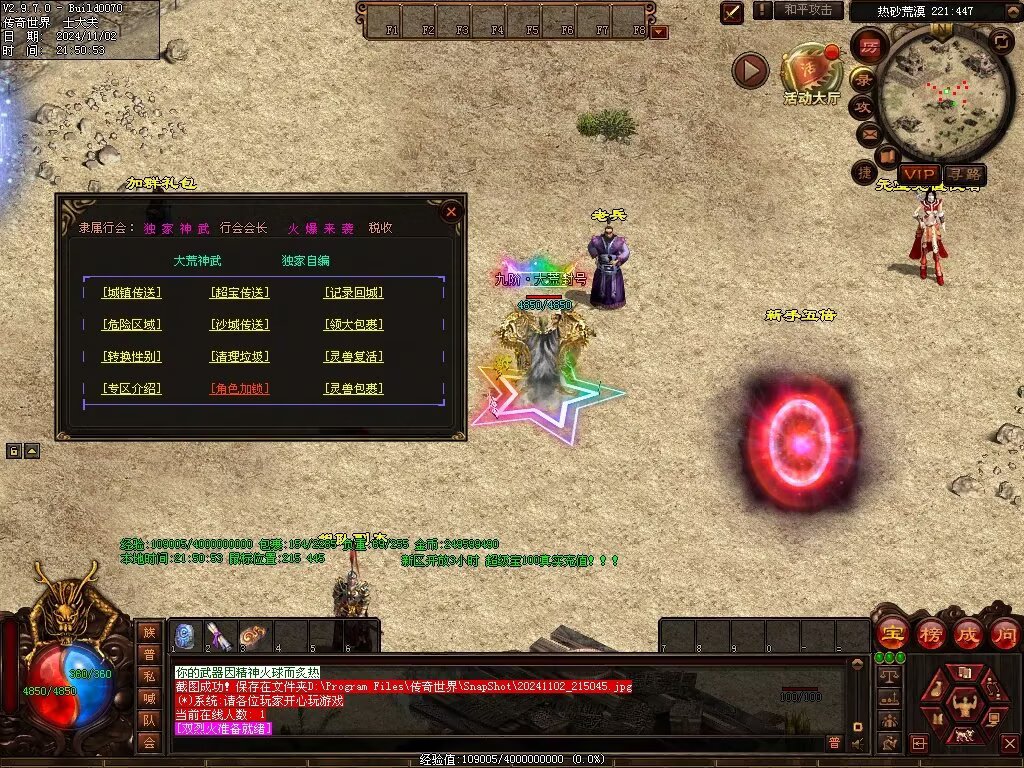
Task: Claim the 领大包裹 big bag option
Action: [353, 325]
